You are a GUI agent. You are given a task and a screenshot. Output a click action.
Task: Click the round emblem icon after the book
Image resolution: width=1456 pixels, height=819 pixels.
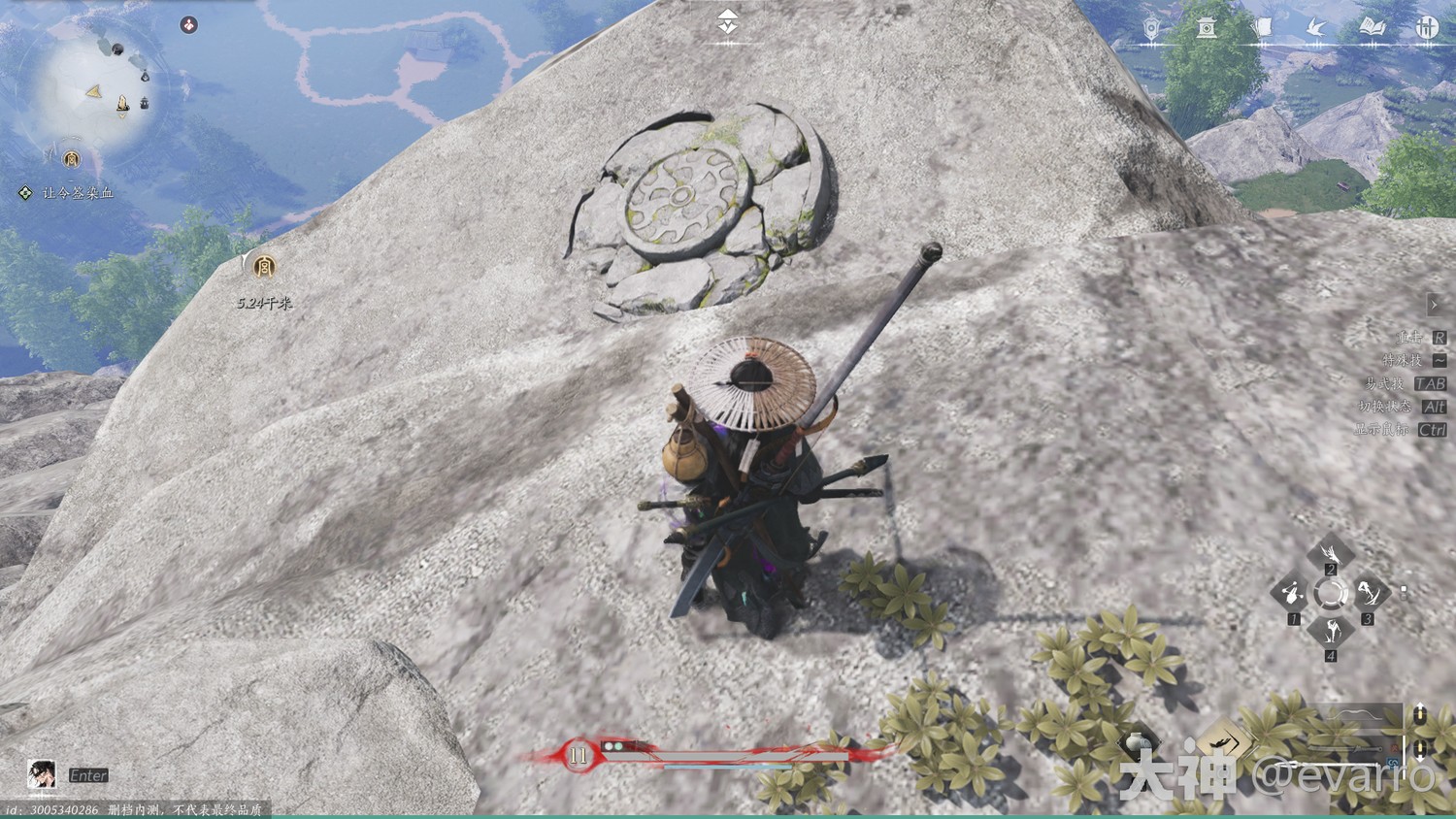[1426, 28]
